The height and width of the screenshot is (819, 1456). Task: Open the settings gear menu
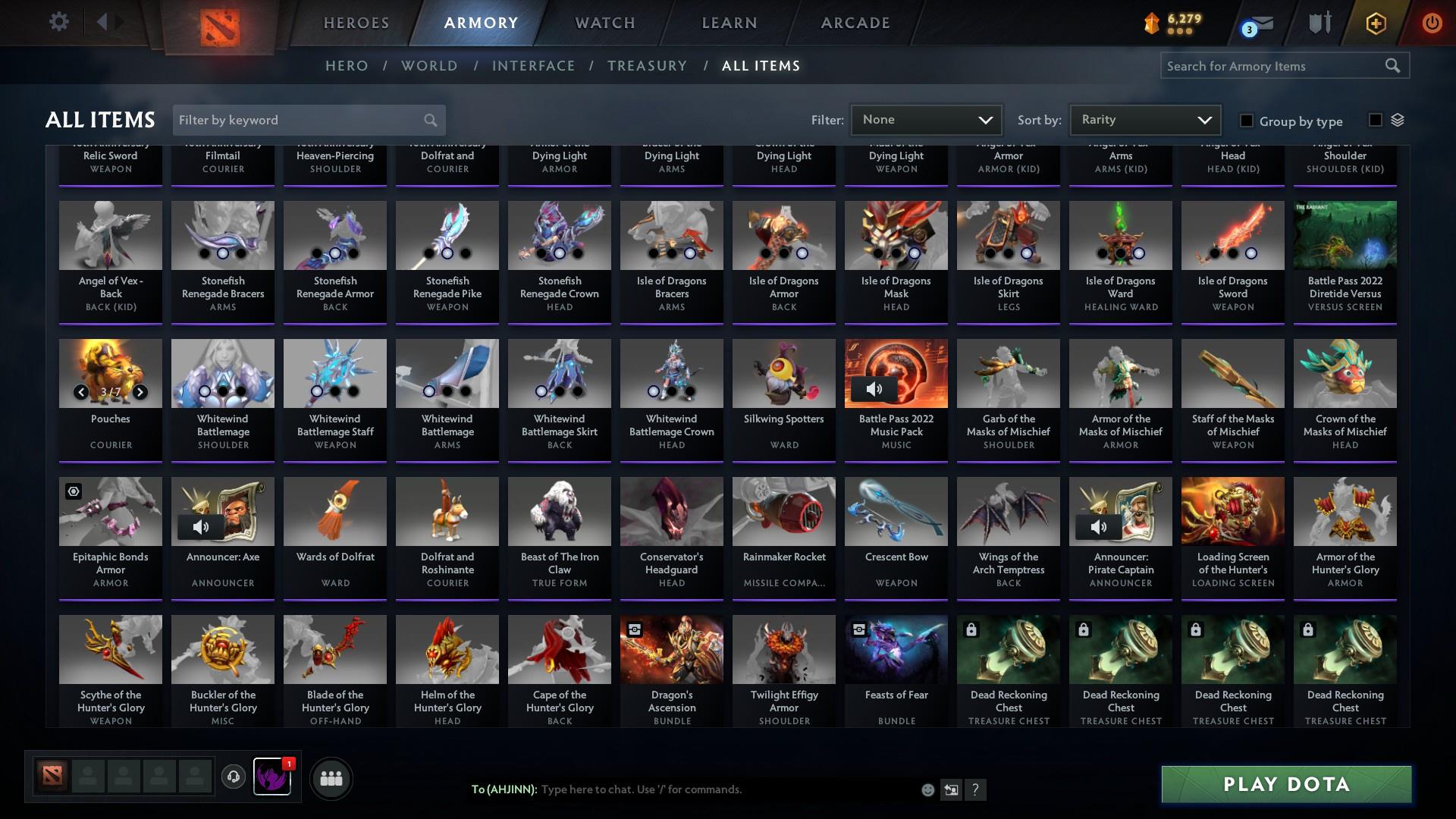pyautogui.click(x=58, y=22)
